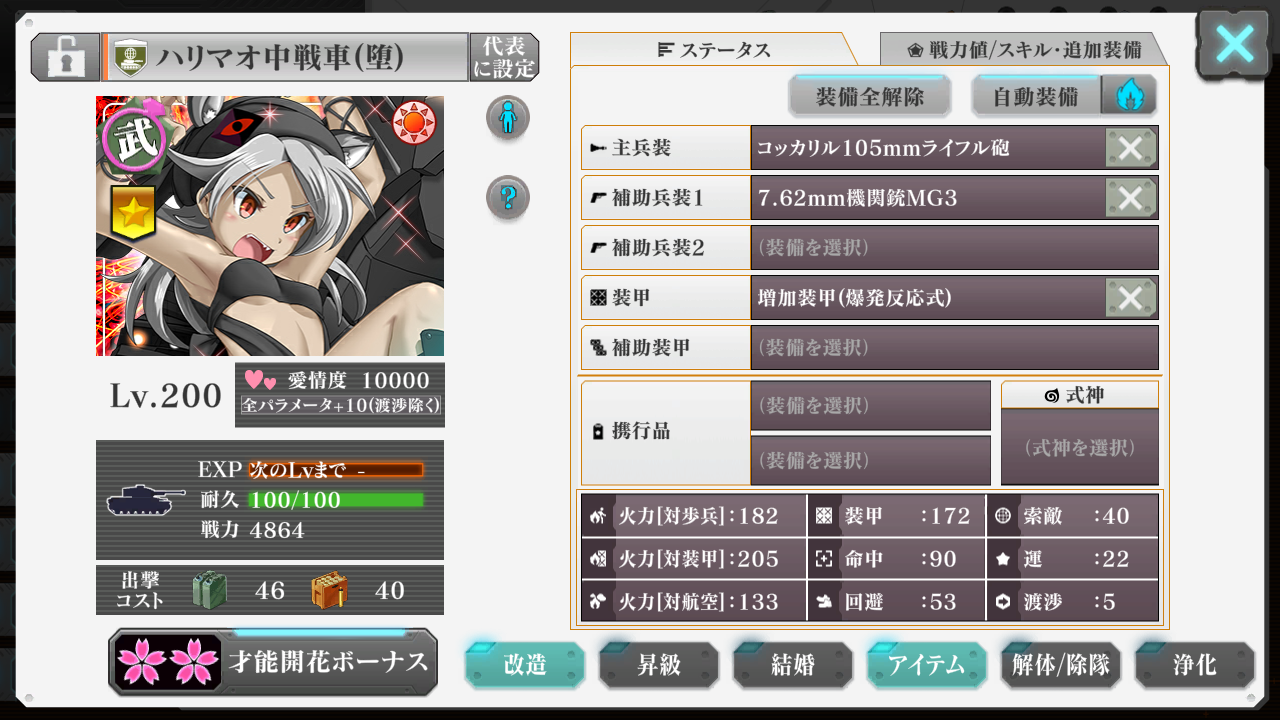Image resolution: width=1280 pixels, height=720 pixels.
Task: Click the ammo crate icon in 出撃コスト row
Action: [x=331, y=590]
